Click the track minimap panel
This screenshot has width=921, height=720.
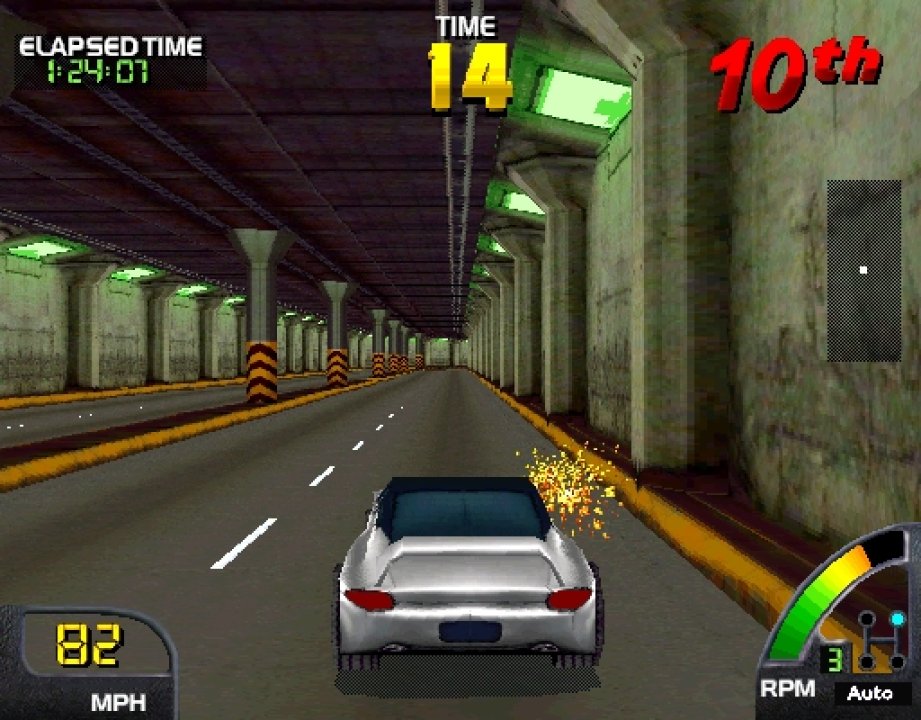863,270
